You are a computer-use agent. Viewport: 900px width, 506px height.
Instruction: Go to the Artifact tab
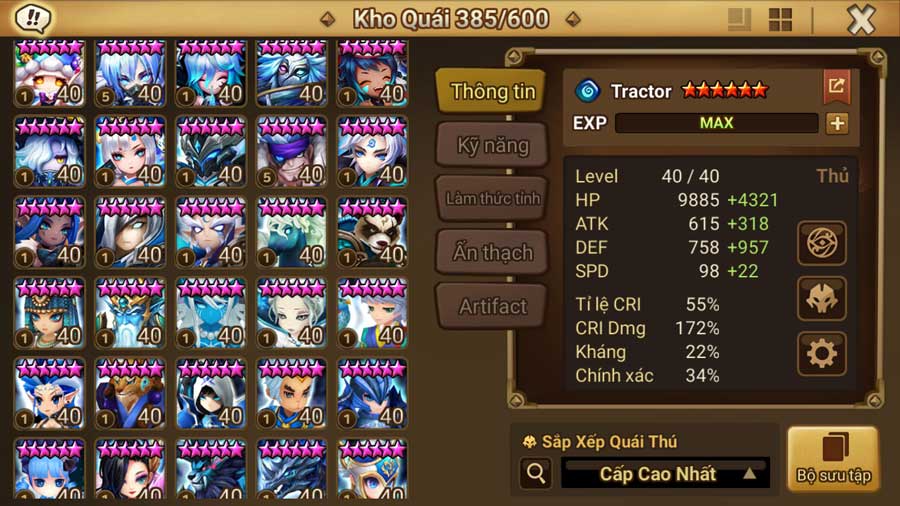tap(492, 306)
